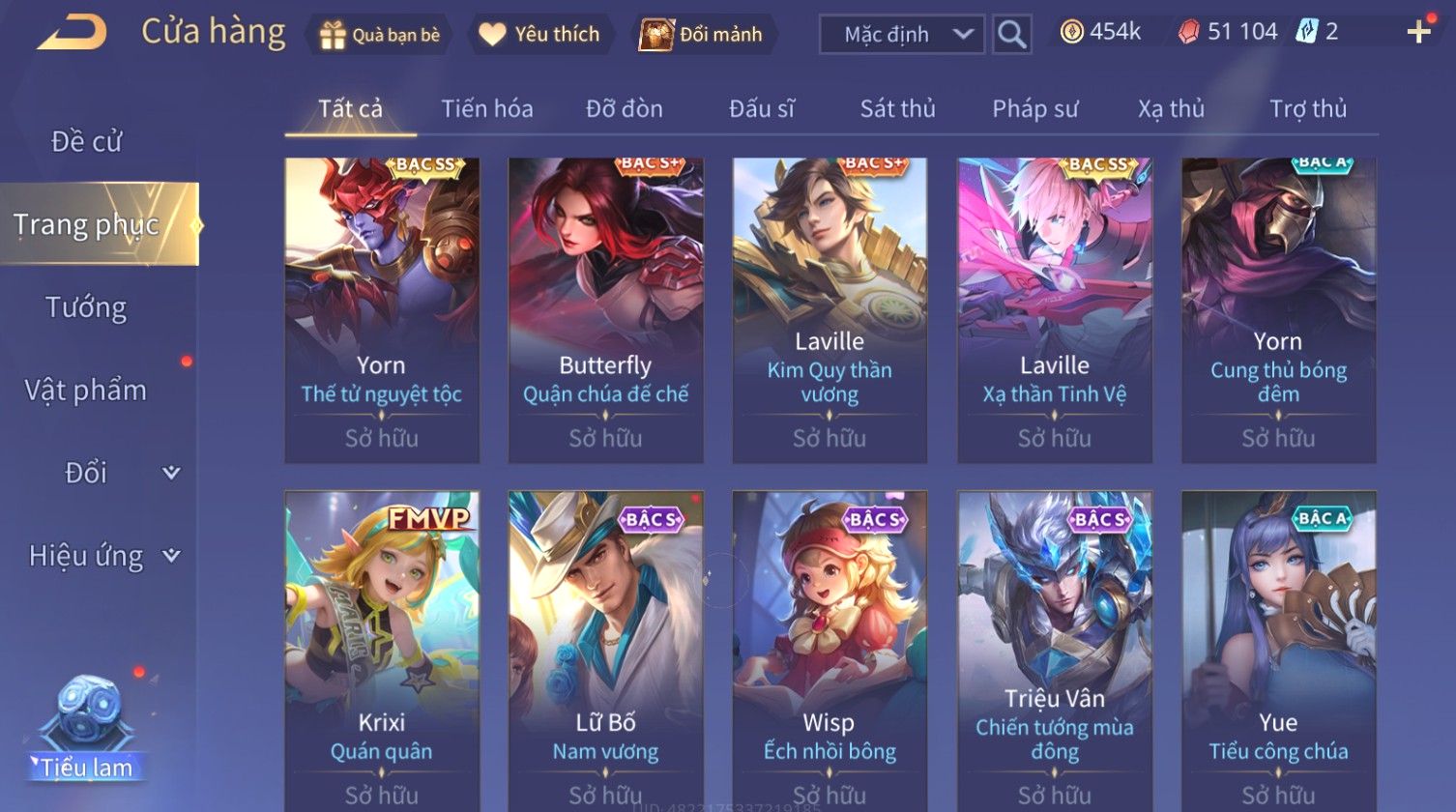1456x812 pixels.
Task: Expand the Mặc định sort dropdown
Action: point(902,35)
